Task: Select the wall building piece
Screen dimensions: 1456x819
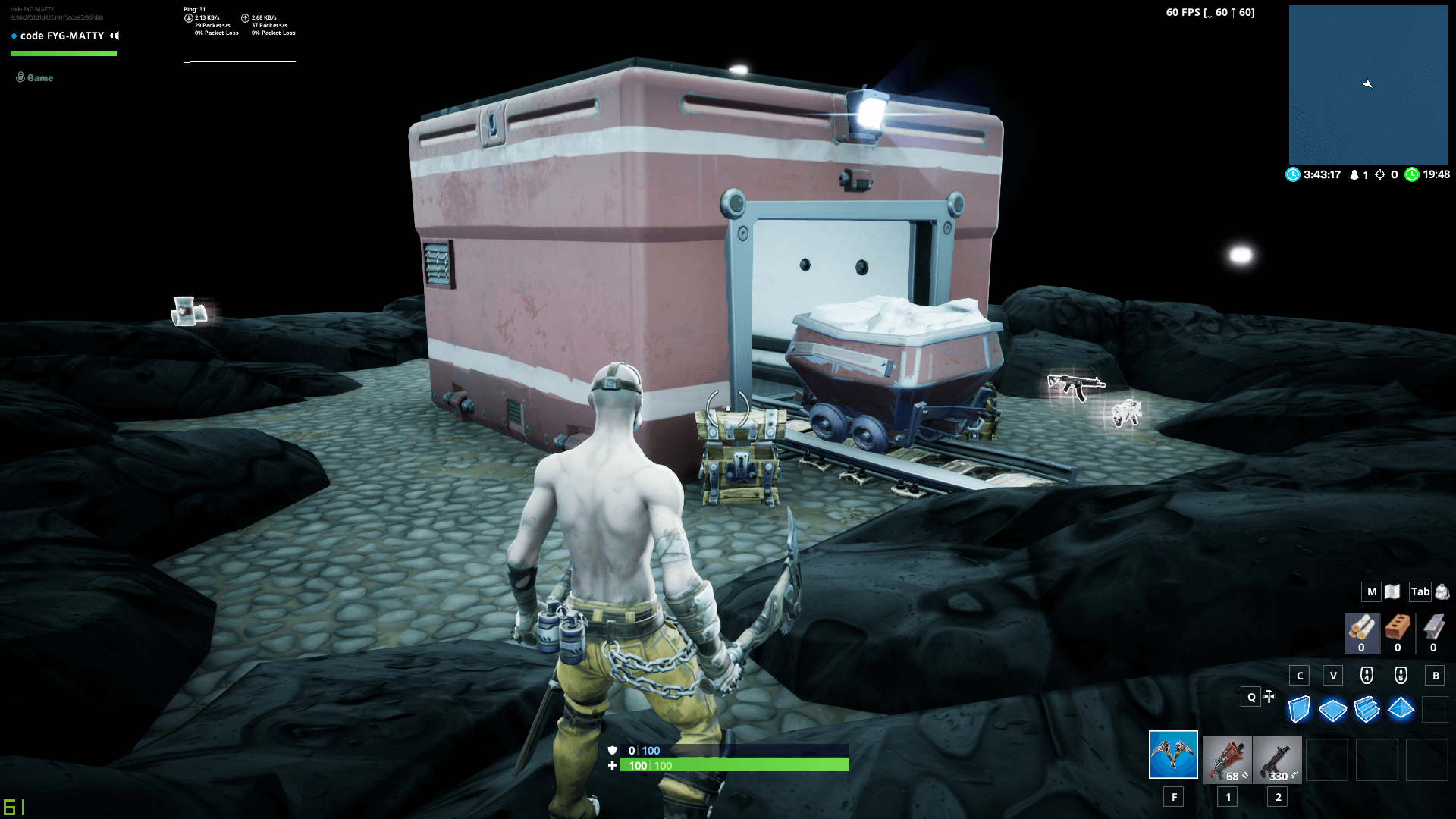Action: (1299, 710)
